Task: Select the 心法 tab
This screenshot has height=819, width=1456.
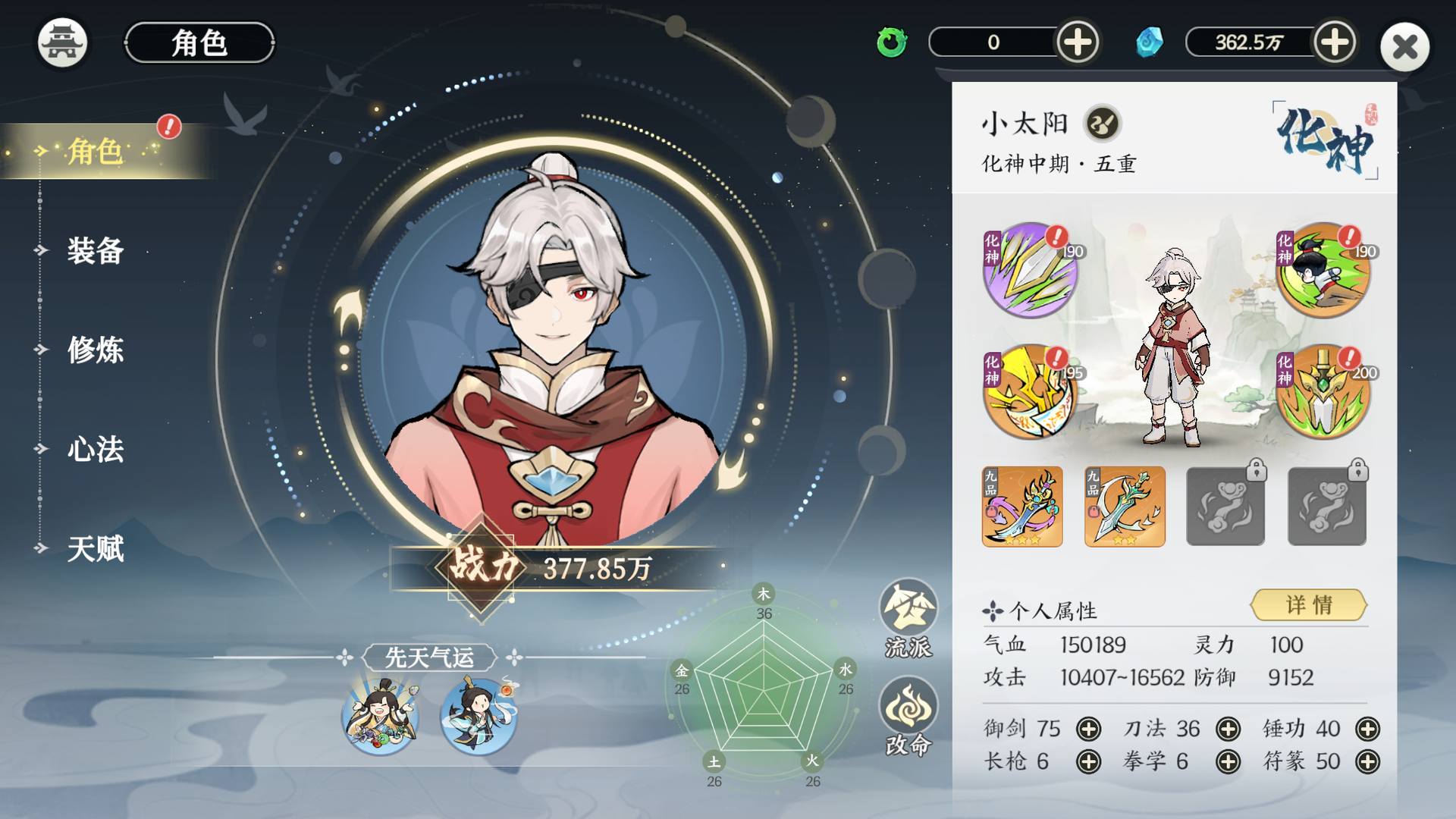Action: [x=95, y=449]
